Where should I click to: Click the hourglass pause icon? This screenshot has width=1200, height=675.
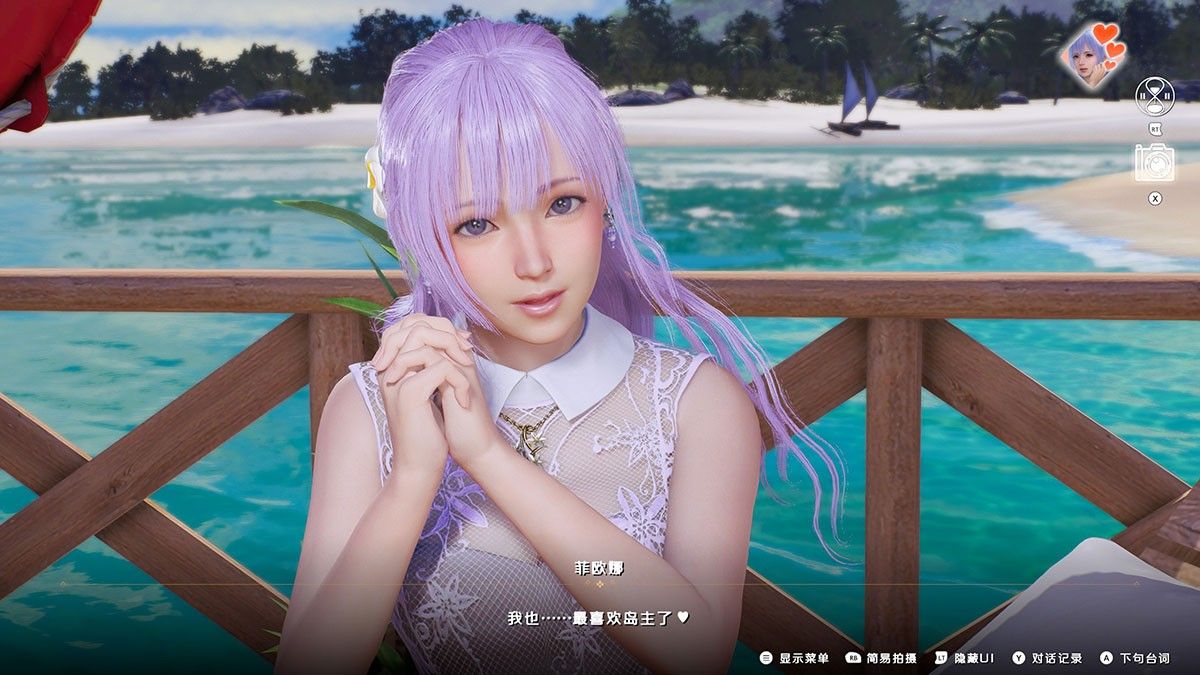click(x=1154, y=96)
